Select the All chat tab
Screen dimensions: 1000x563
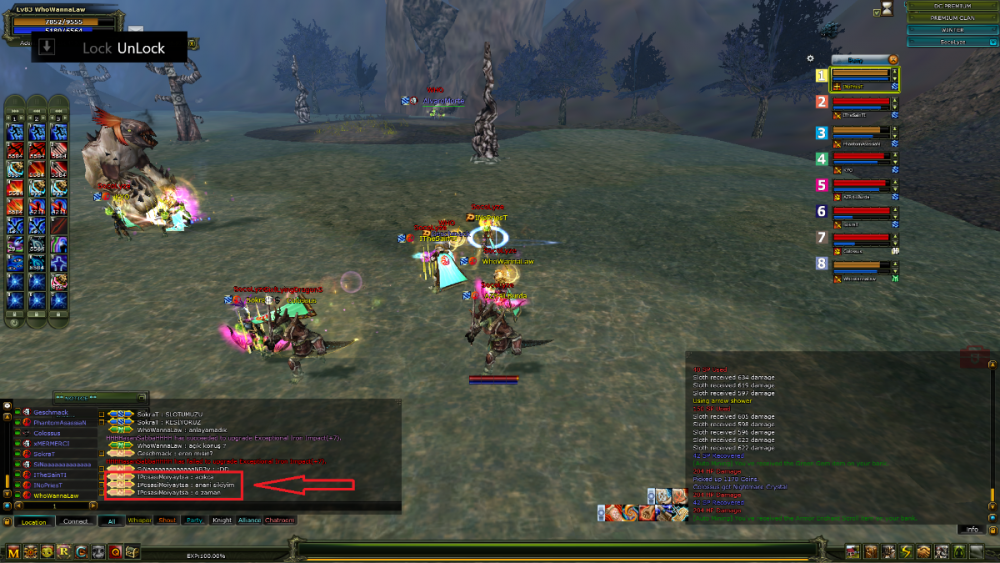(x=113, y=521)
